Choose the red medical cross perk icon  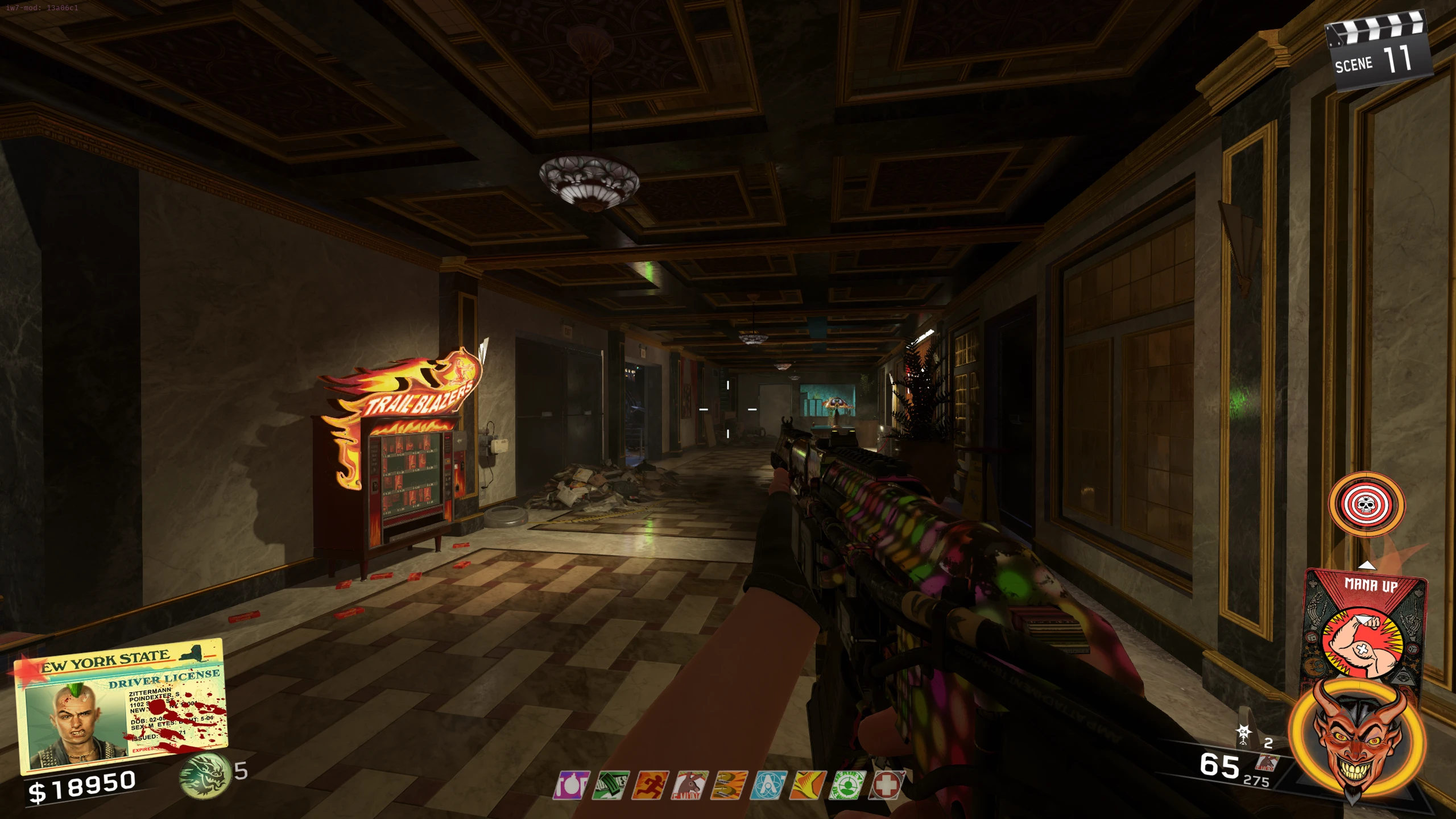886,785
